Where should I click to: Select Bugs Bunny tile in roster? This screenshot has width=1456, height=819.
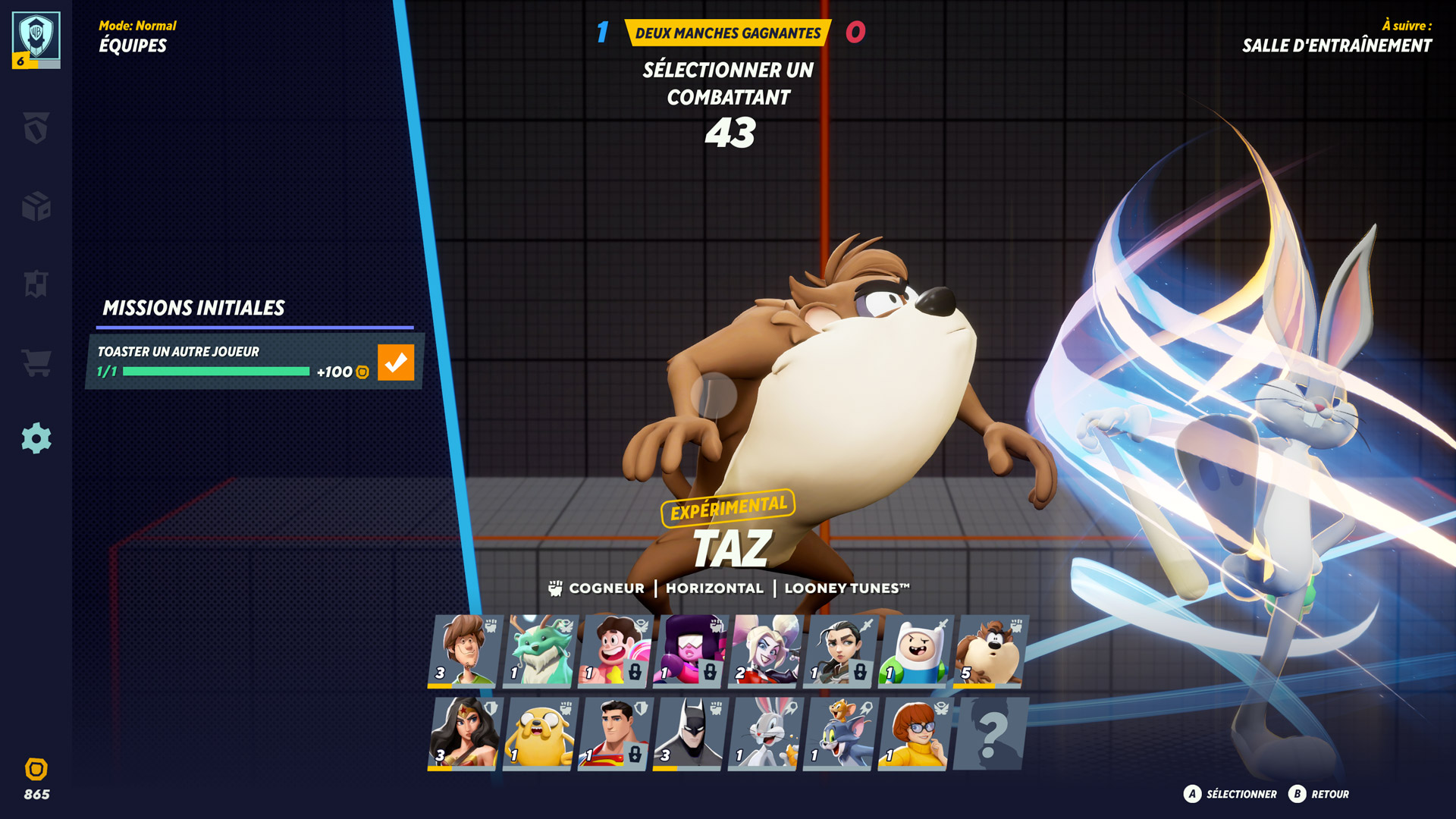[764, 733]
